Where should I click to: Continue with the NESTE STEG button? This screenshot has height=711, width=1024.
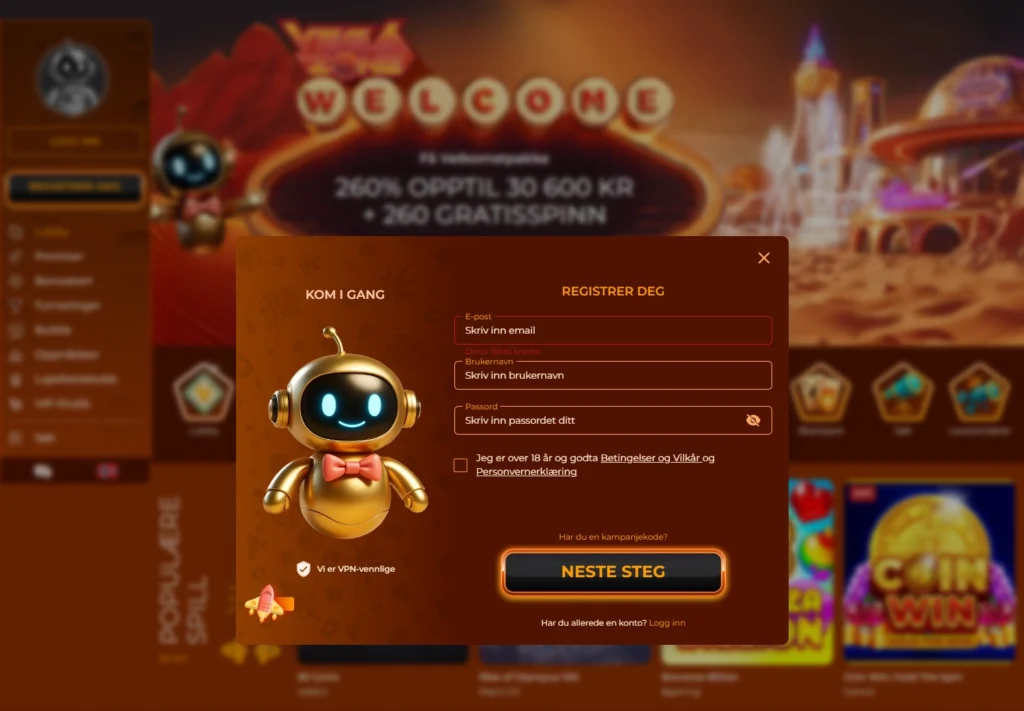[x=612, y=572]
